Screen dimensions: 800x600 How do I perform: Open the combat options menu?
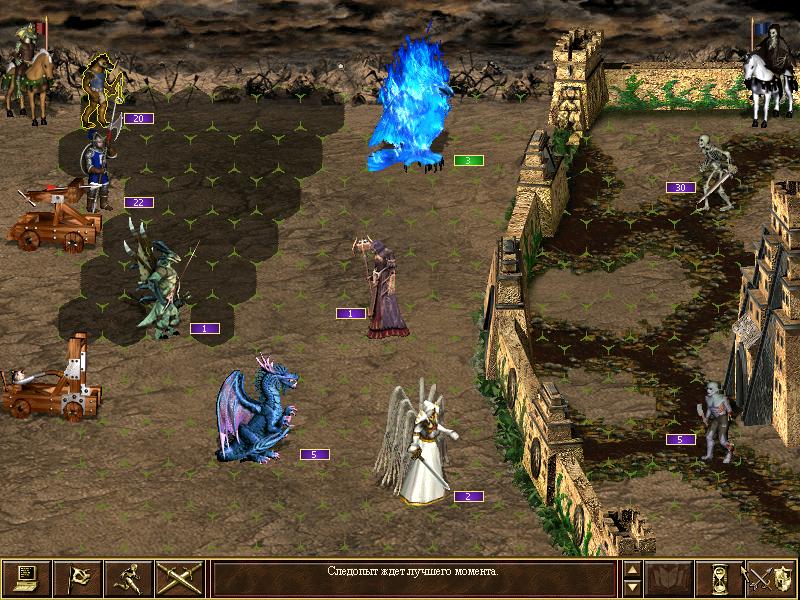(26, 577)
